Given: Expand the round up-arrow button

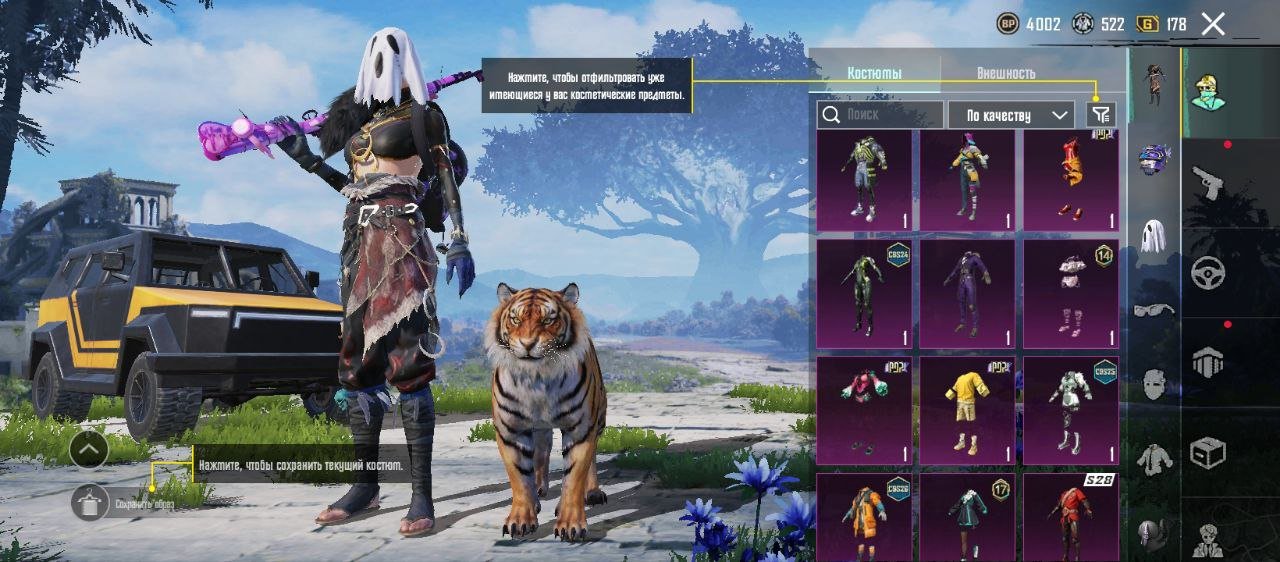Looking at the screenshot, I should coord(89,450).
